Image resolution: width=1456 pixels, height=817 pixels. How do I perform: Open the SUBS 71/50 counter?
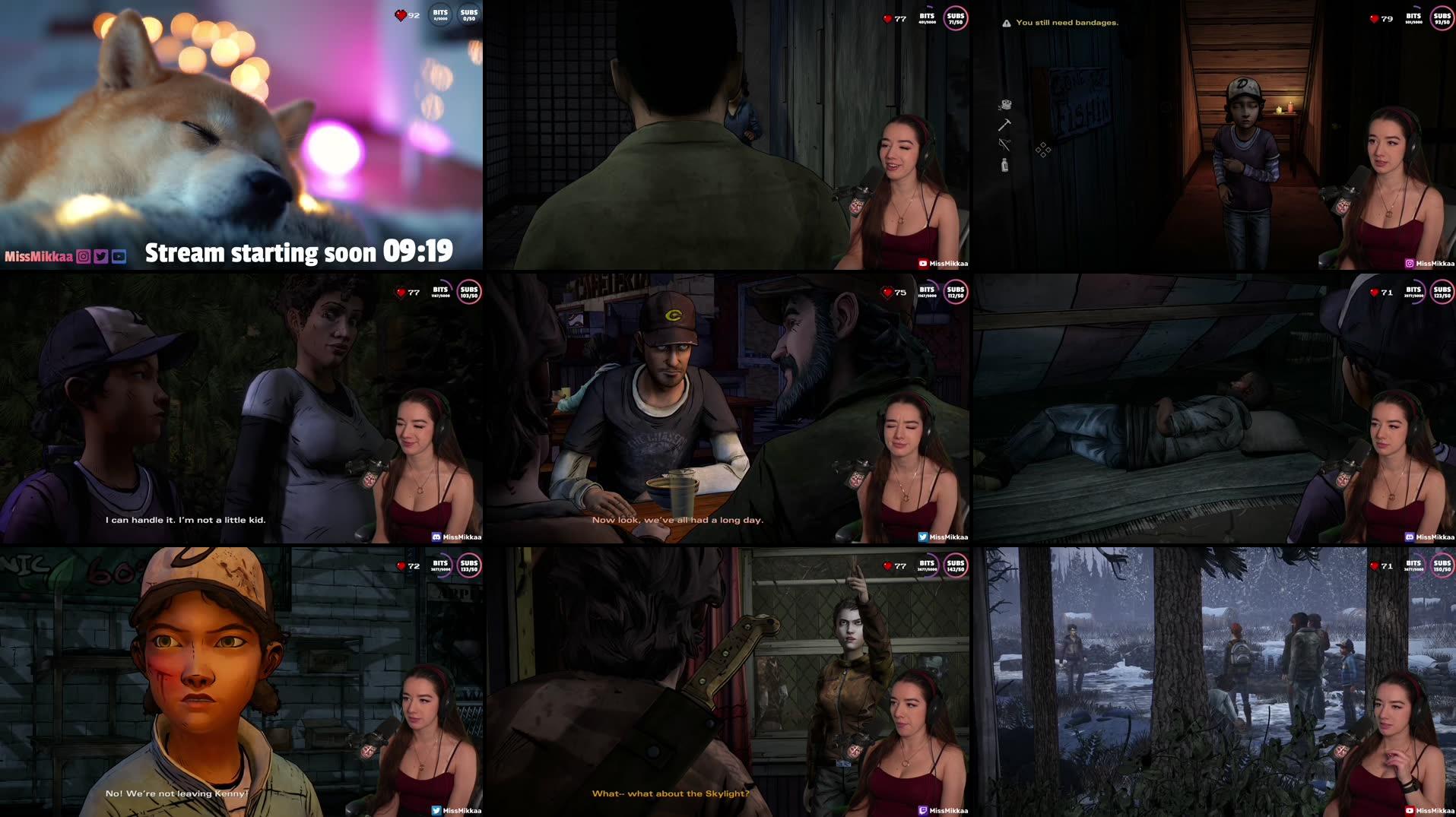(x=954, y=17)
